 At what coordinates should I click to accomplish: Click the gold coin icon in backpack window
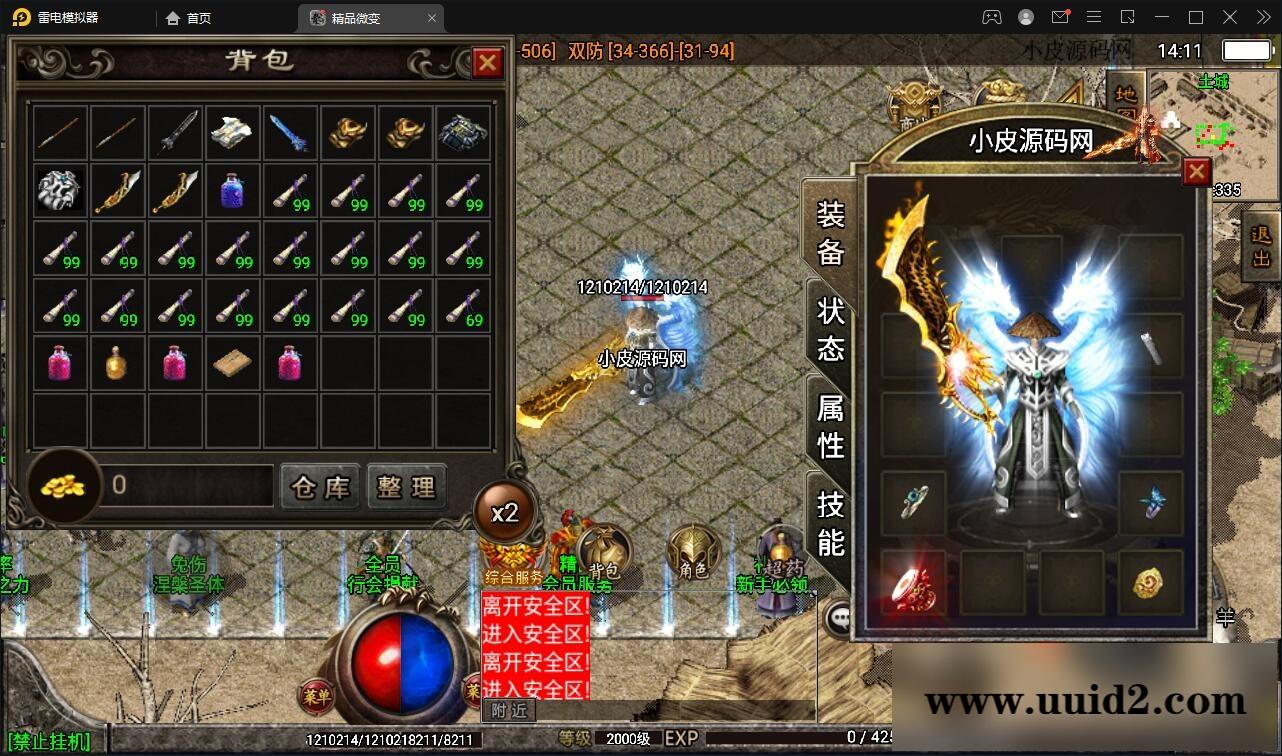[62, 487]
